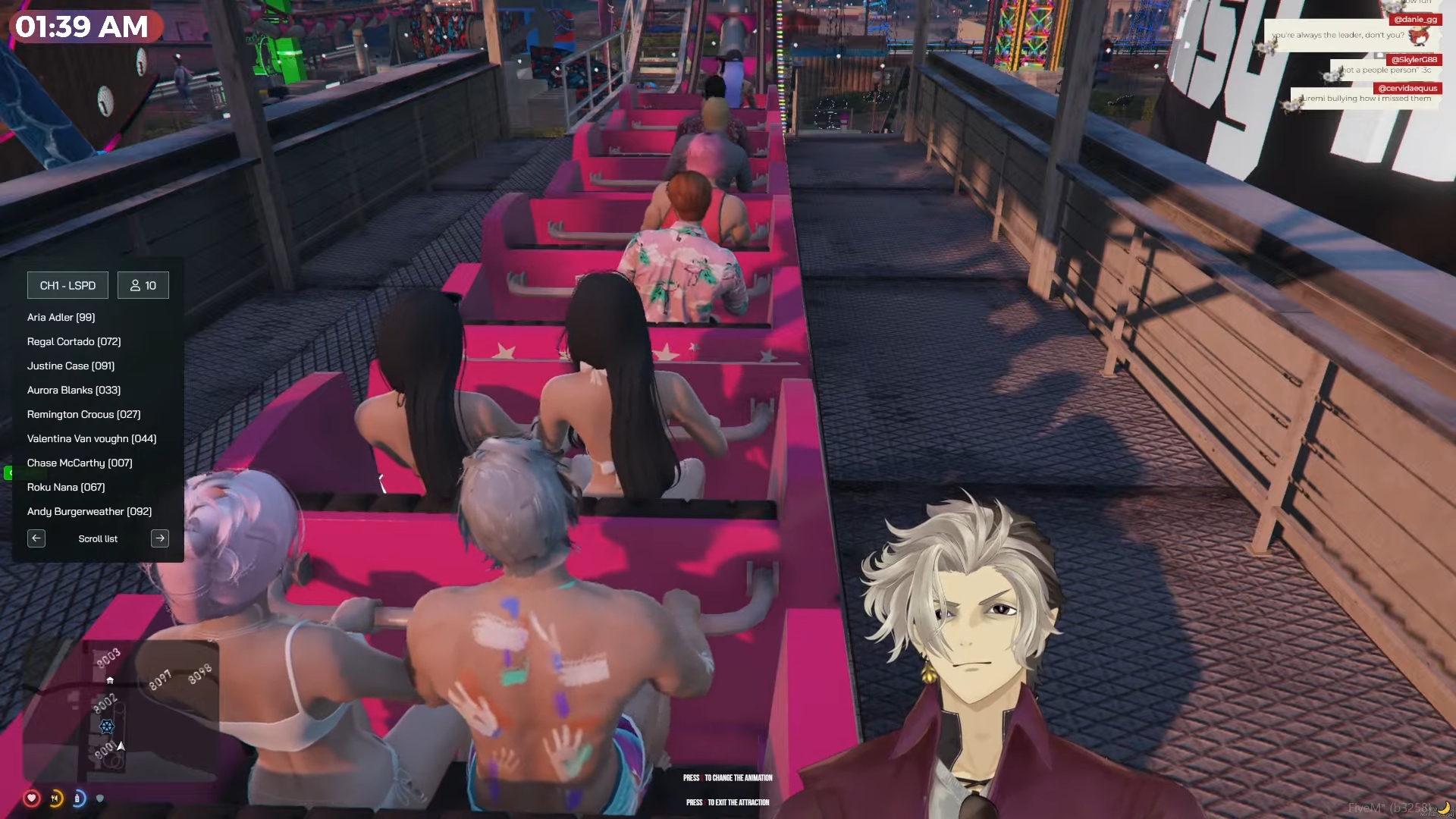
Task: Click Roku Nana [067] in member list
Action: (66, 488)
